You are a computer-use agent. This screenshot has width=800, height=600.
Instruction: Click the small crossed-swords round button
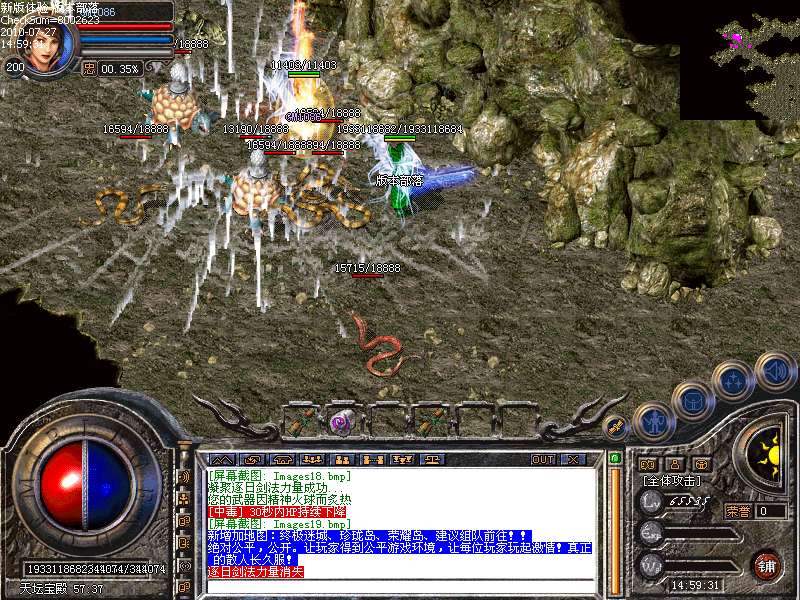click(617, 425)
